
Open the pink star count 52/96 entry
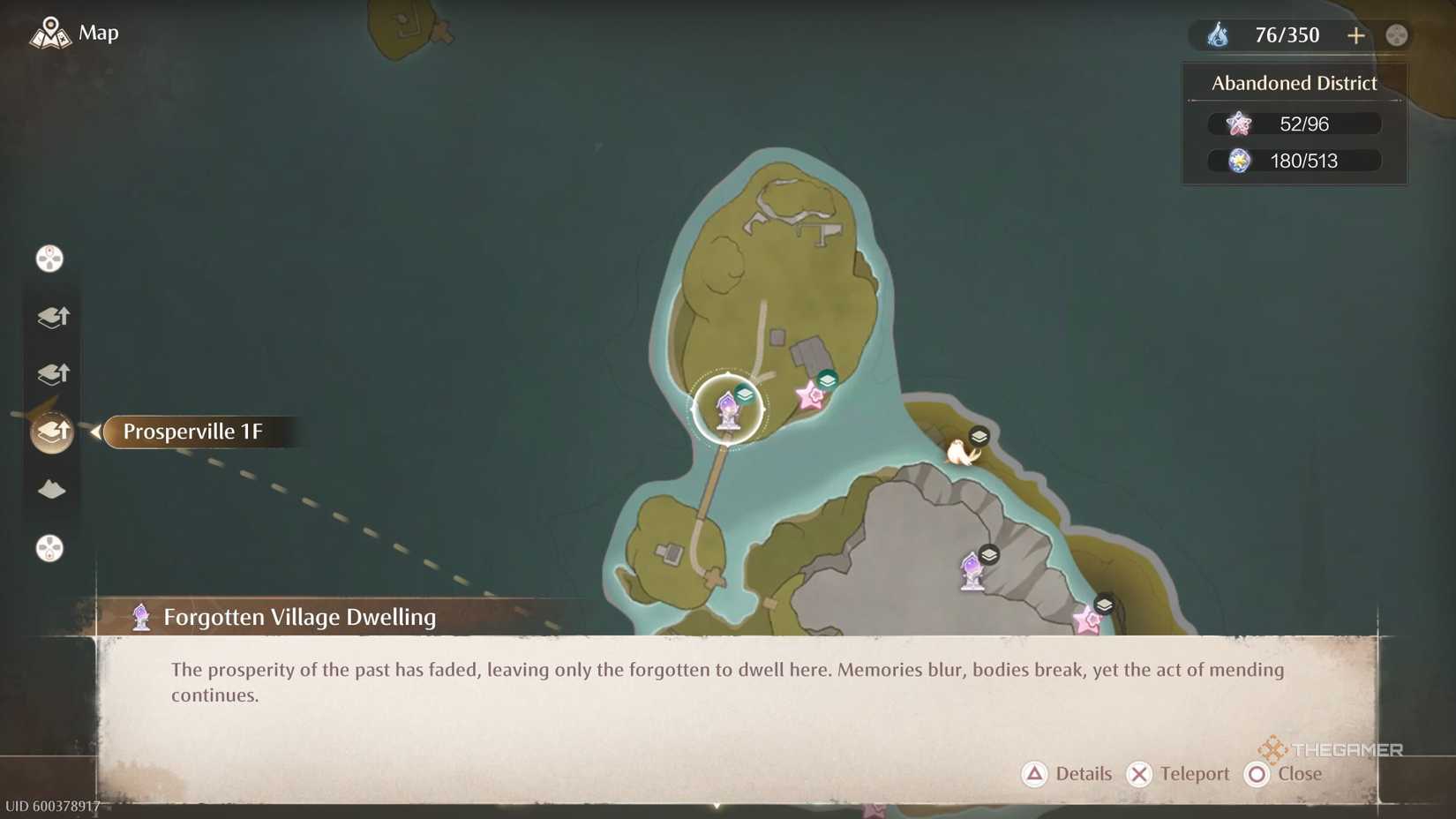[1293, 124]
